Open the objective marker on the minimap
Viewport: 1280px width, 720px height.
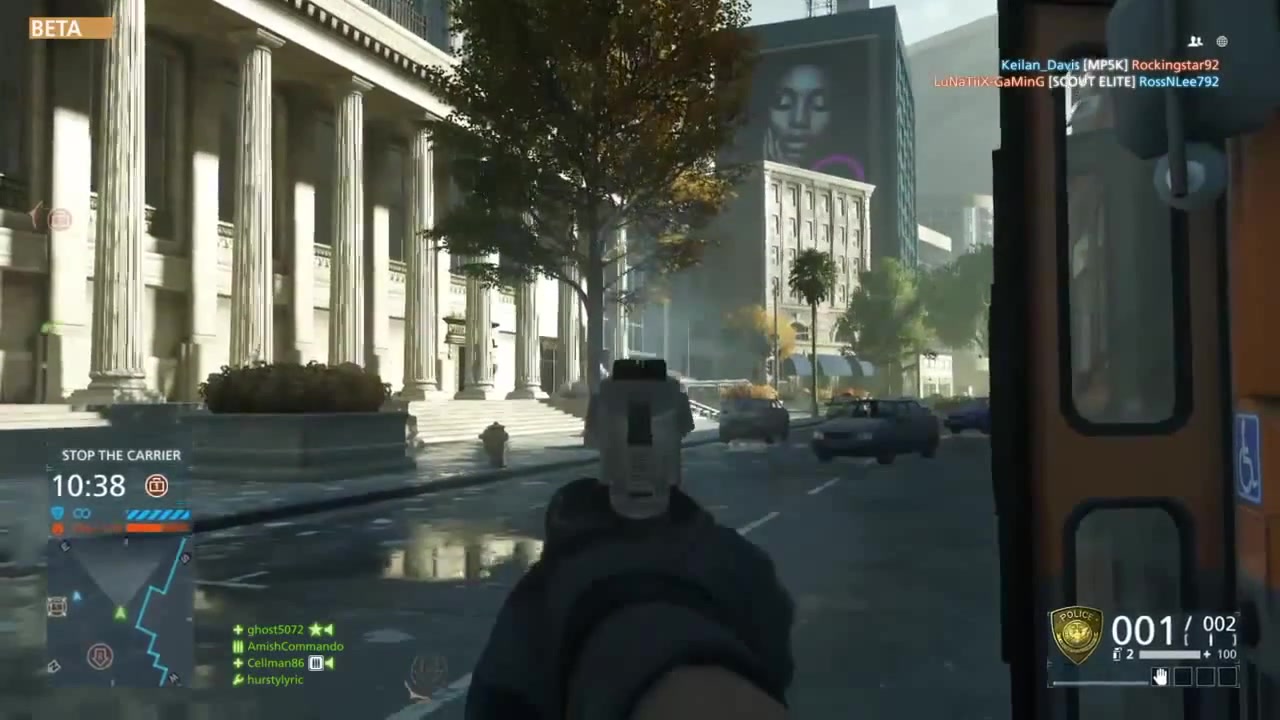click(101, 655)
